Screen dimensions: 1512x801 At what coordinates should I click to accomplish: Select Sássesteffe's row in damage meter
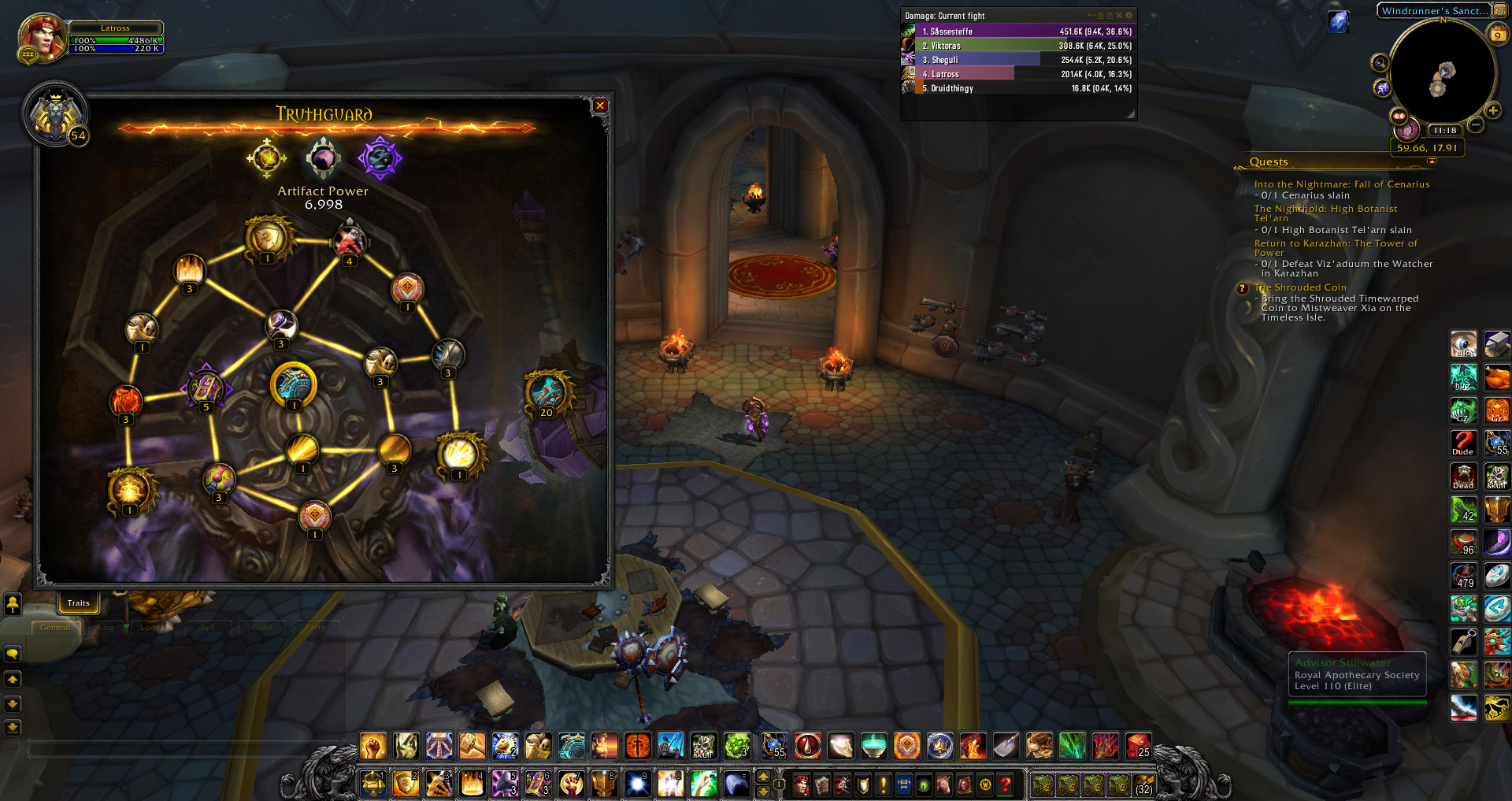coord(1017,32)
